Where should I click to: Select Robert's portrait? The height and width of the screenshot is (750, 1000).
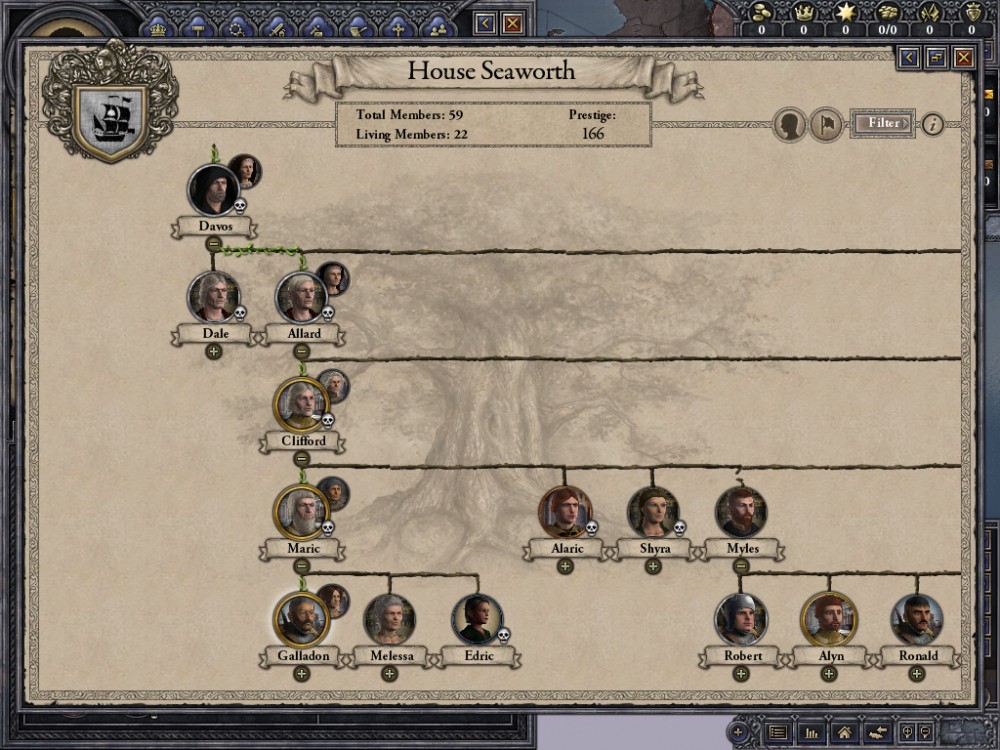(x=741, y=619)
